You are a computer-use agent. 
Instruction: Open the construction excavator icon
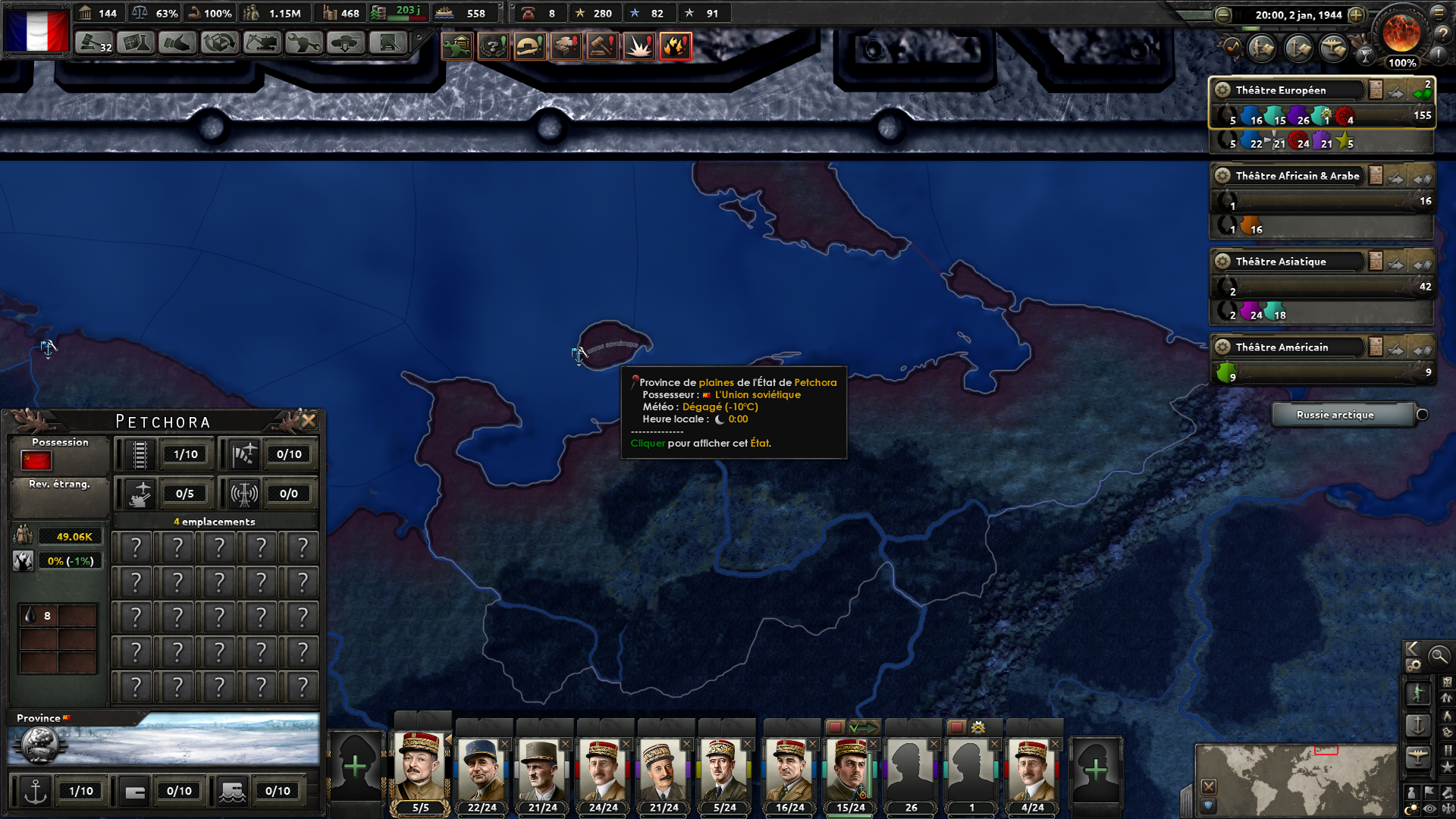tap(262, 42)
